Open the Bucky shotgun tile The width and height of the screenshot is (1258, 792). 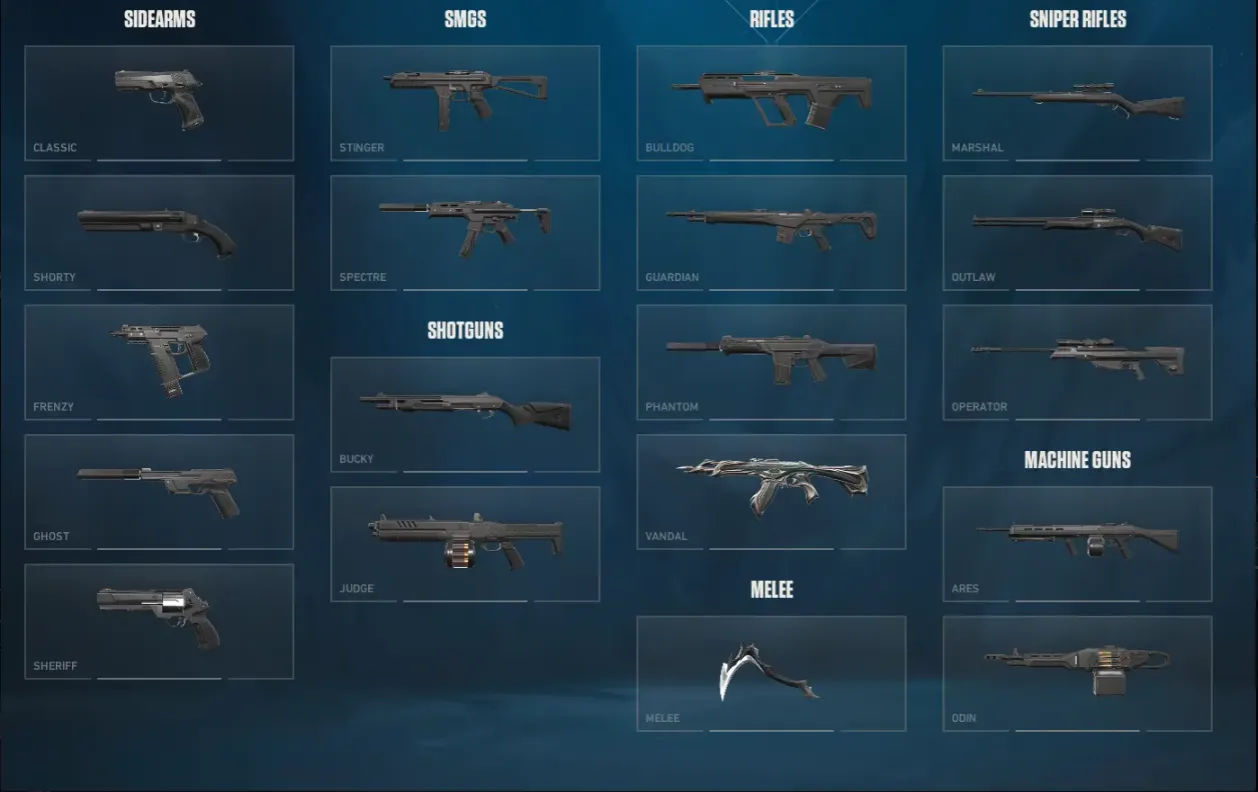click(x=465, y=414)
